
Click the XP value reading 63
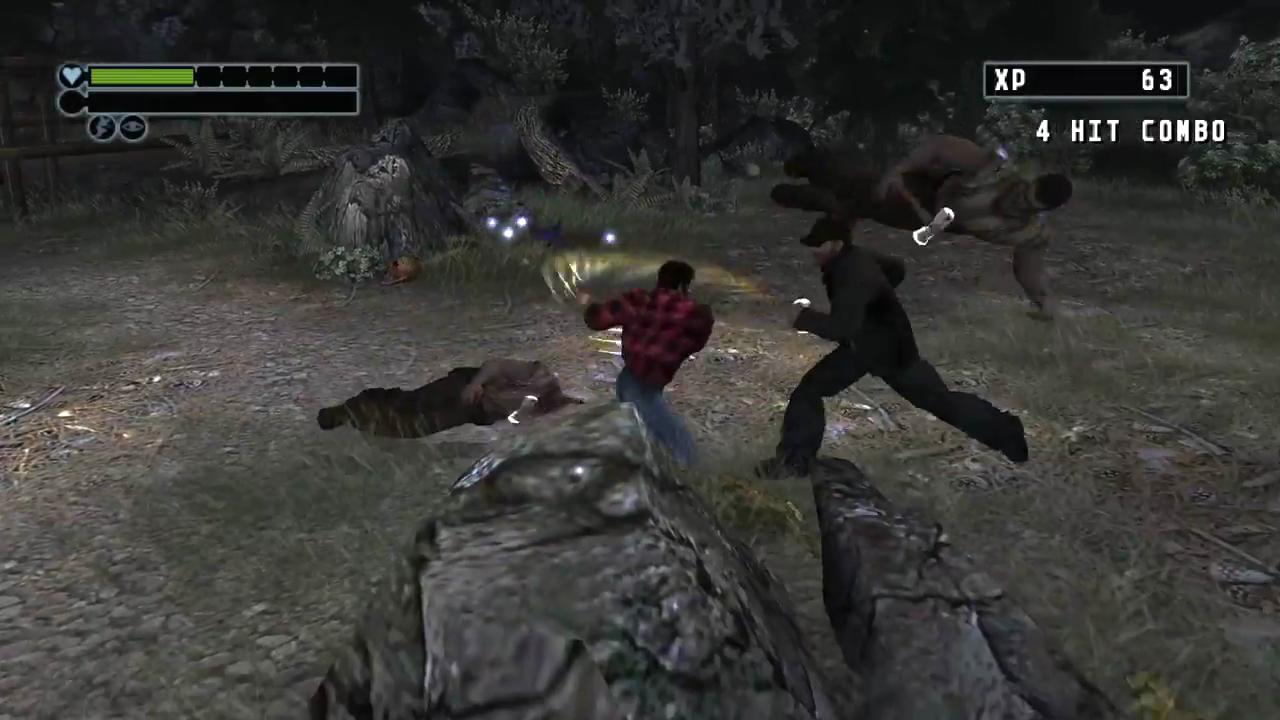coord(1158,80)
